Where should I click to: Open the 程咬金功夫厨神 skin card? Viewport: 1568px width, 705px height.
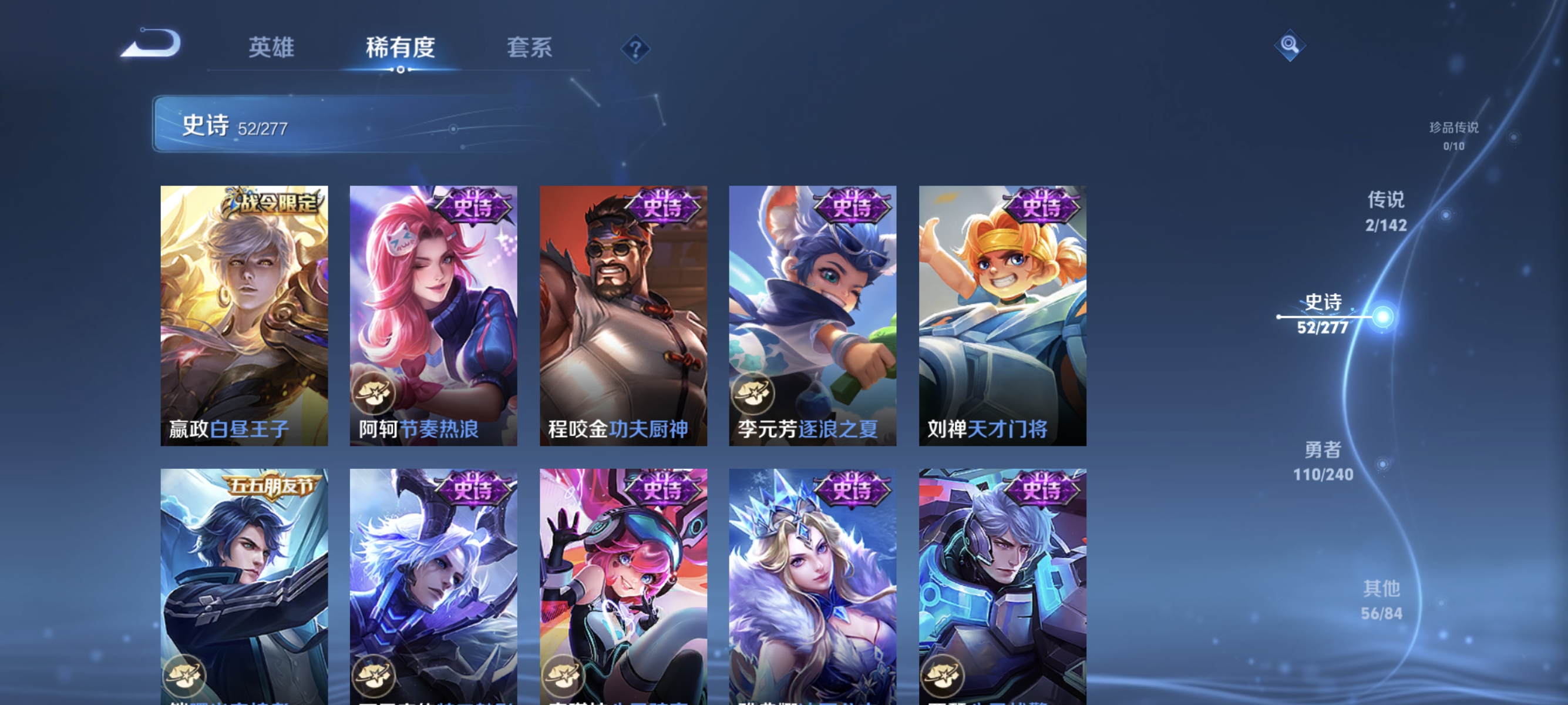pyautogui.click(x=623, y=317)
